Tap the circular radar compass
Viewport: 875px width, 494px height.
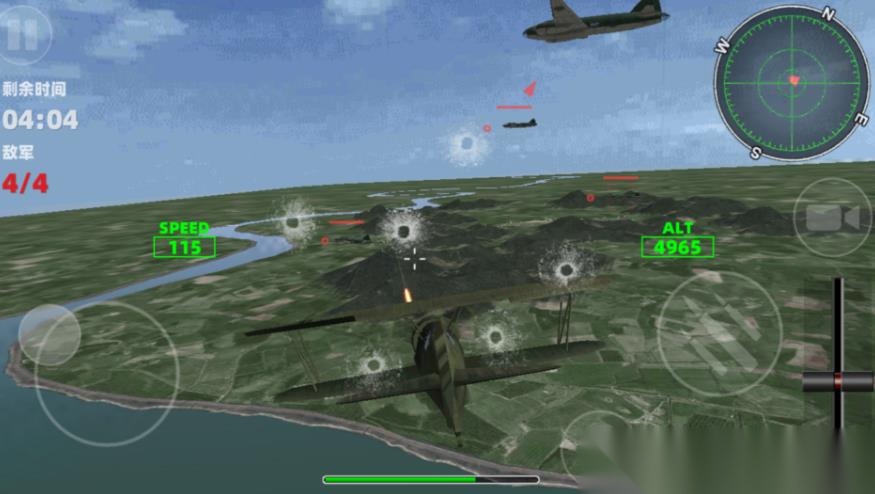click(792, 82)
